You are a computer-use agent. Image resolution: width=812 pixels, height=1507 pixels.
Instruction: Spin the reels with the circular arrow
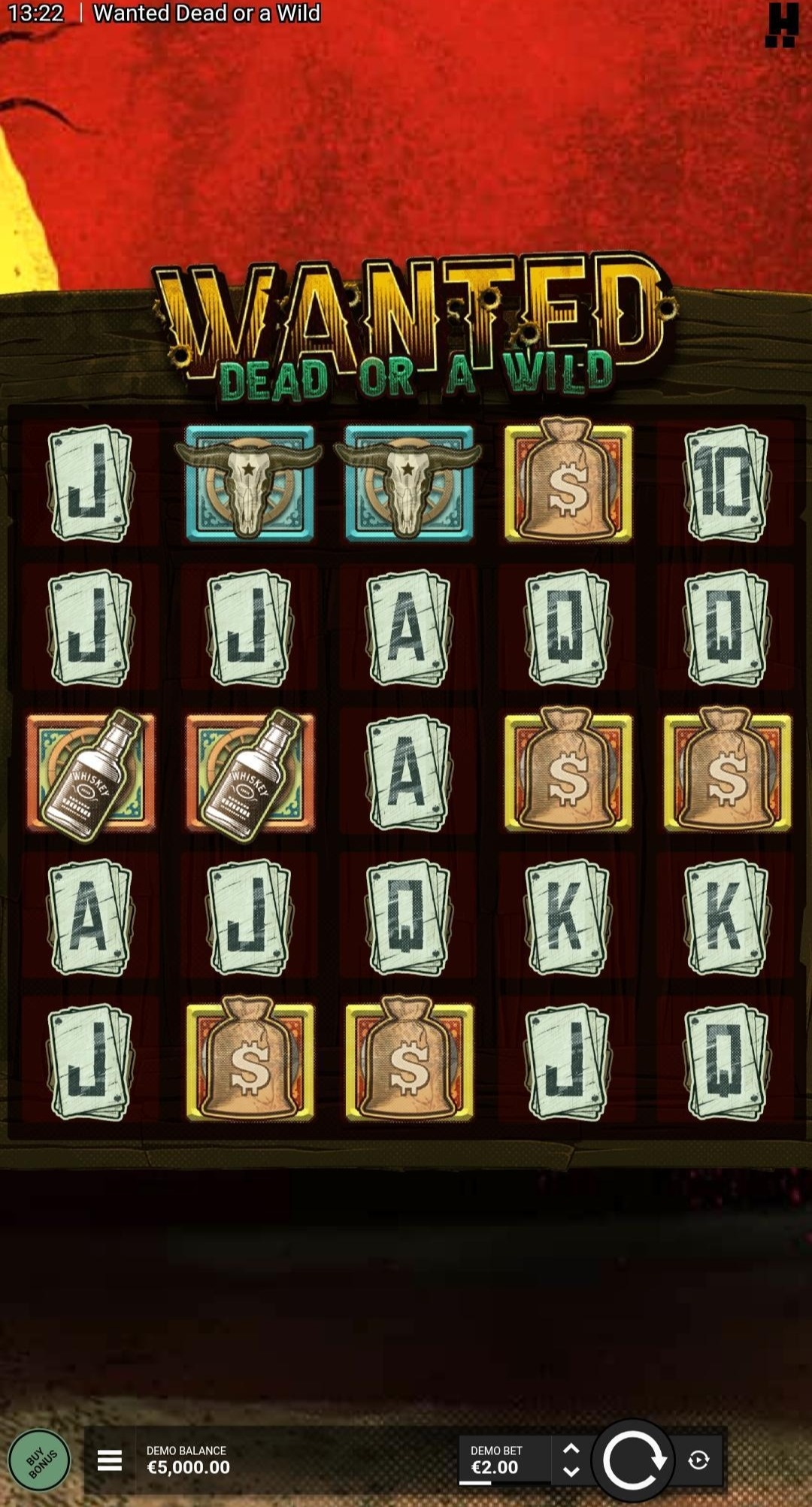(633, 1460)
